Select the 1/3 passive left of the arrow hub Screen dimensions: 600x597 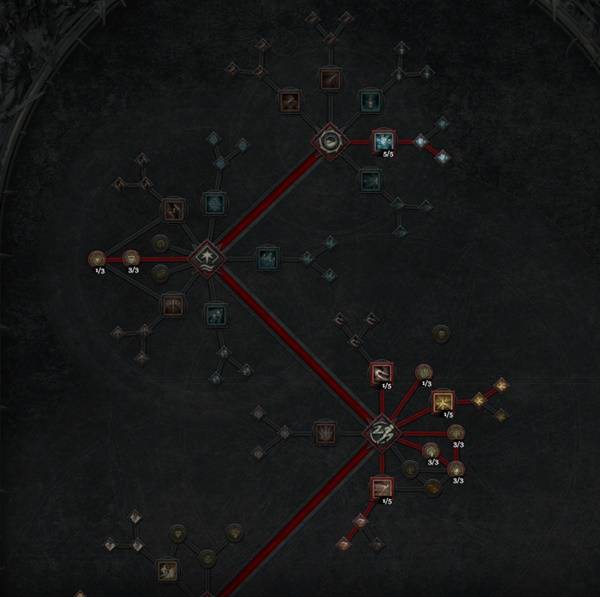coord(98,259)
